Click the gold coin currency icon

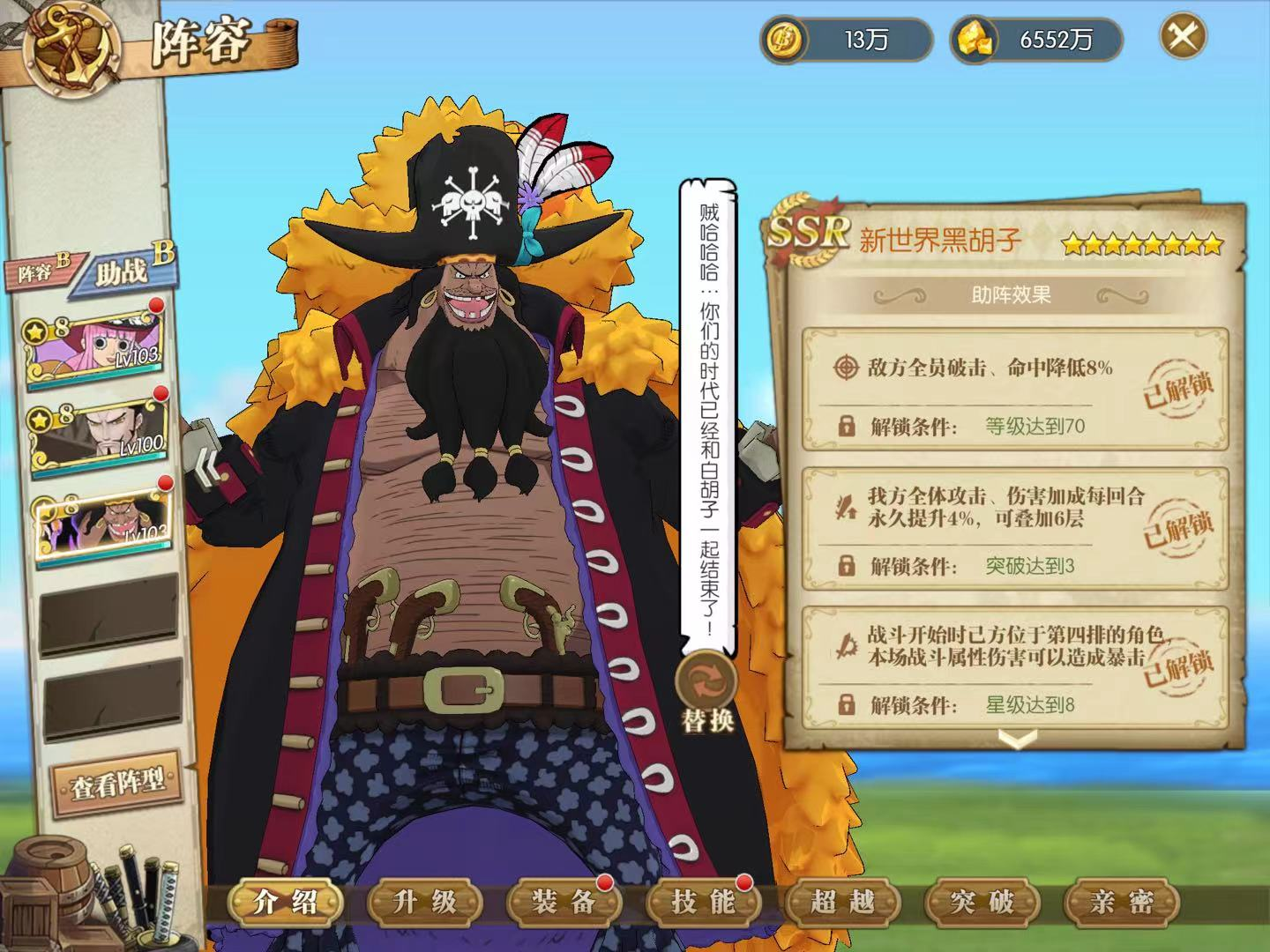point(784,39)
